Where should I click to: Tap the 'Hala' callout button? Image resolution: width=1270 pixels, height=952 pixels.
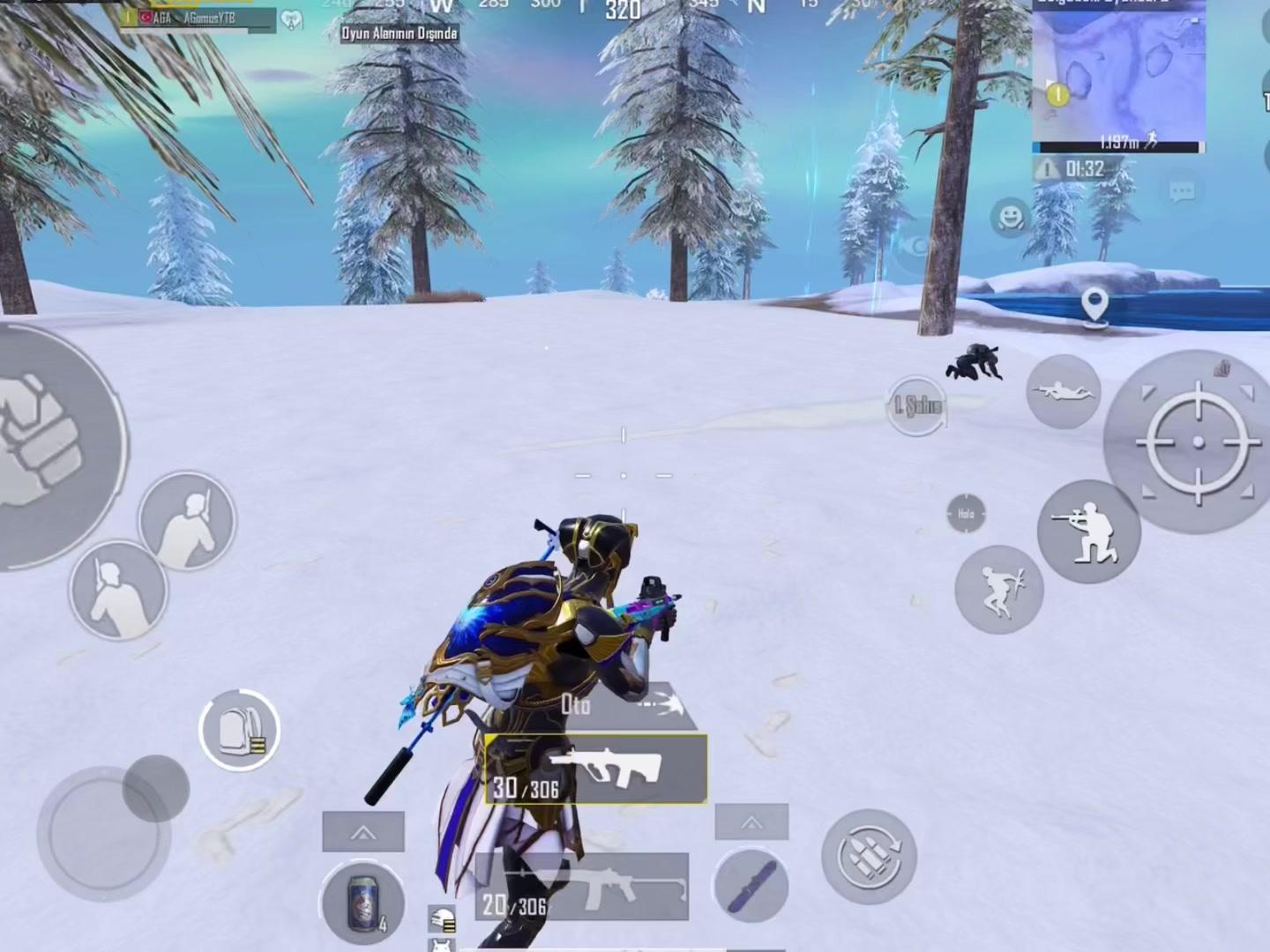click(x=964, y=512)
